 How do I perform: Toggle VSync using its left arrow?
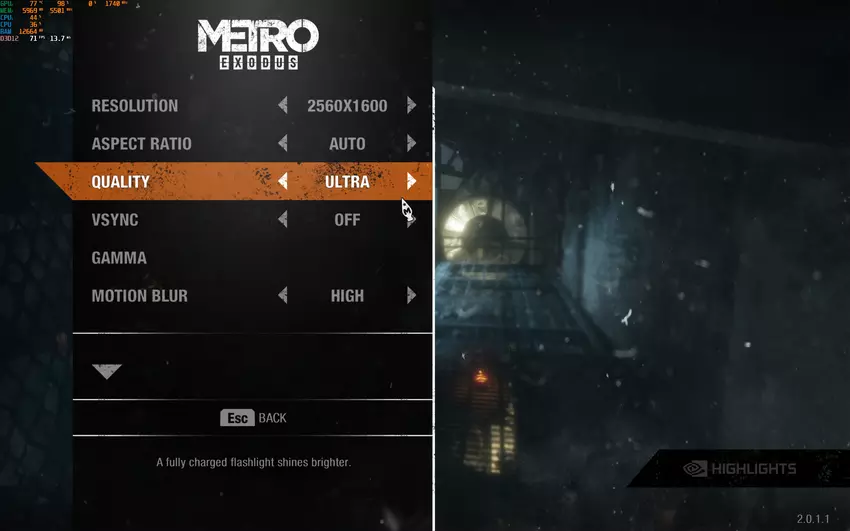[x=283, y=220]
